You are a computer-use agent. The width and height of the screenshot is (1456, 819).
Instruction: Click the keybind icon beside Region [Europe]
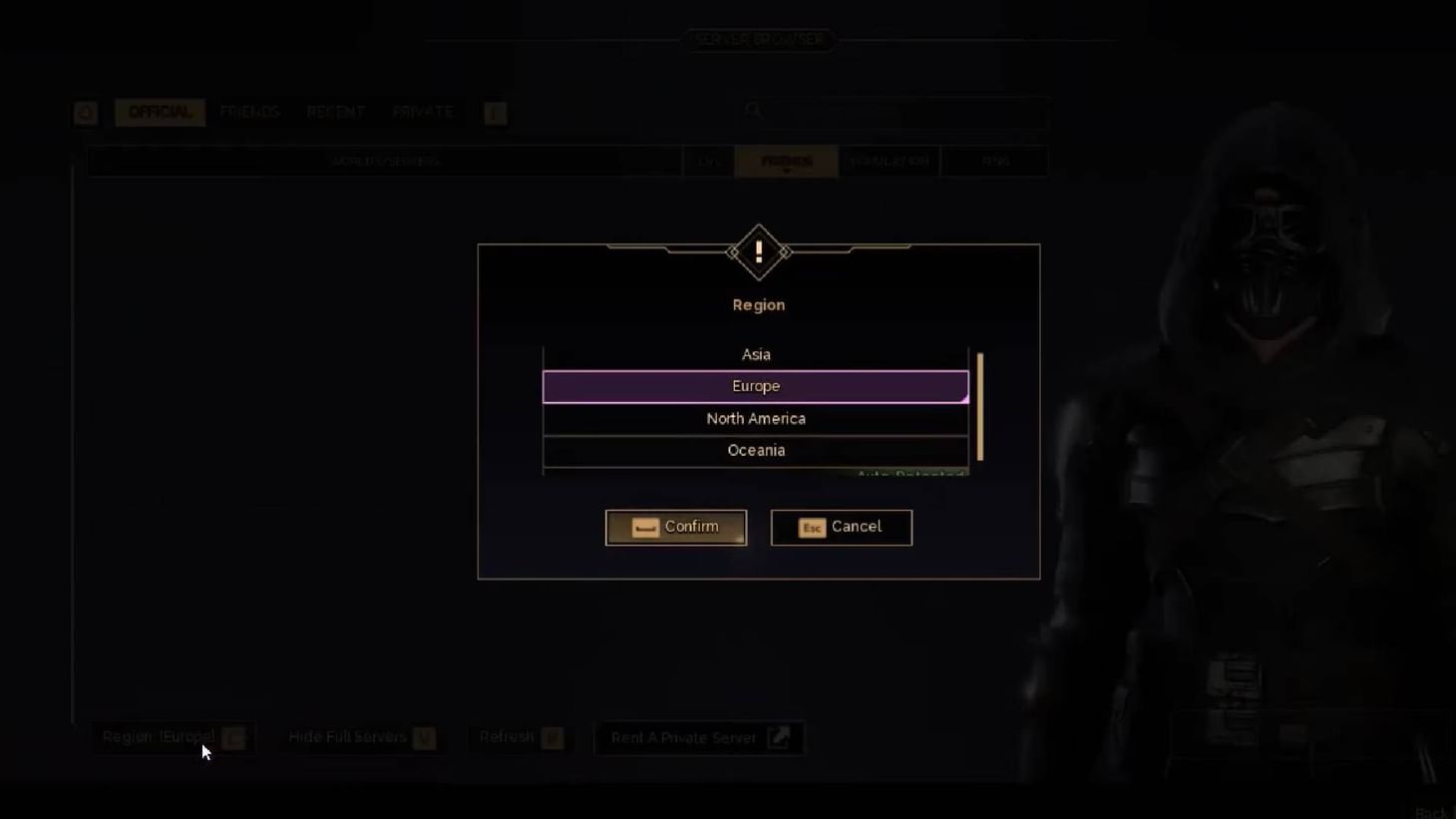click(x=232, y=737)
